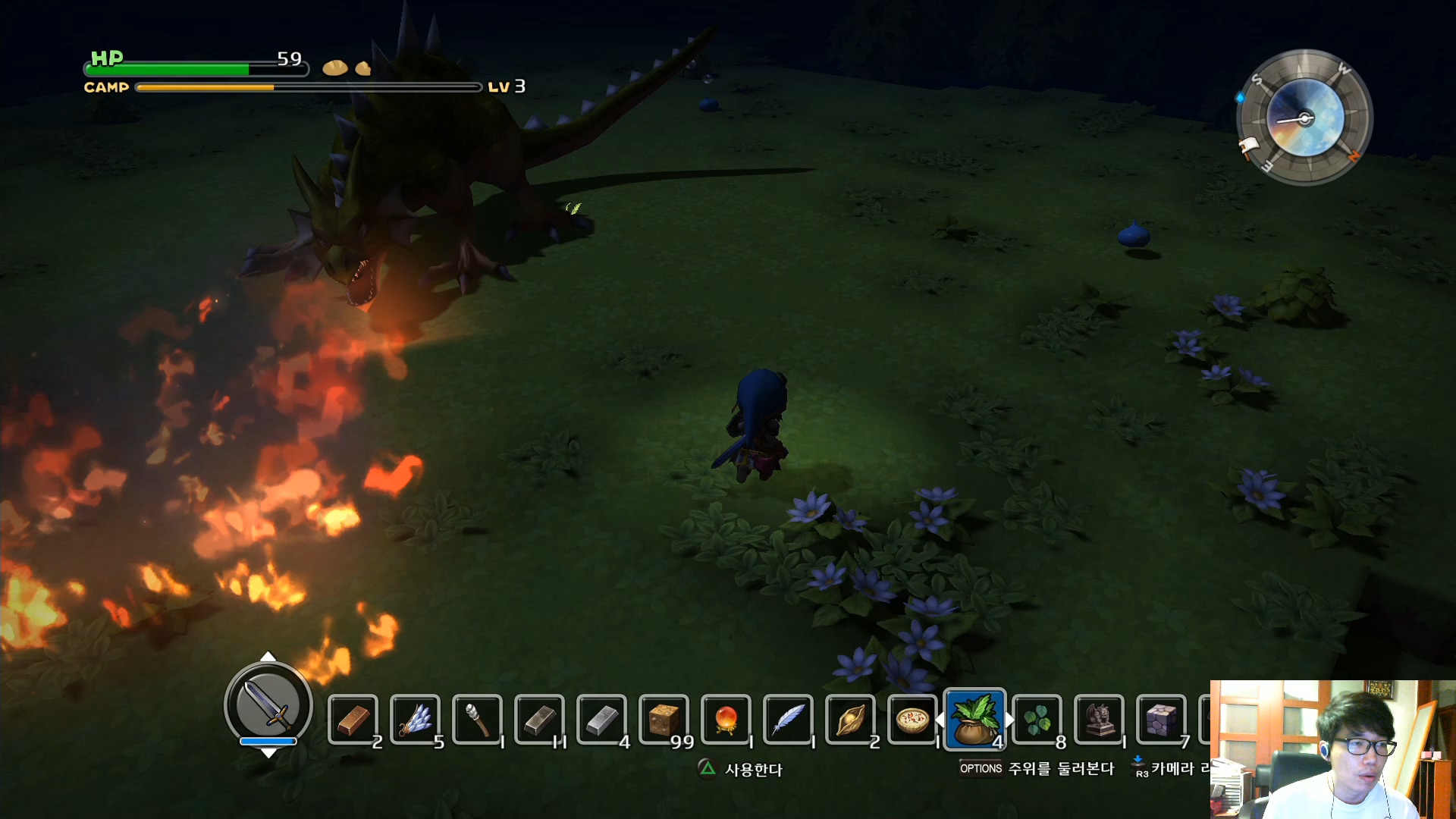
Task: Cycle weapon down with the bottom arrow
Action: pos(268,753)
